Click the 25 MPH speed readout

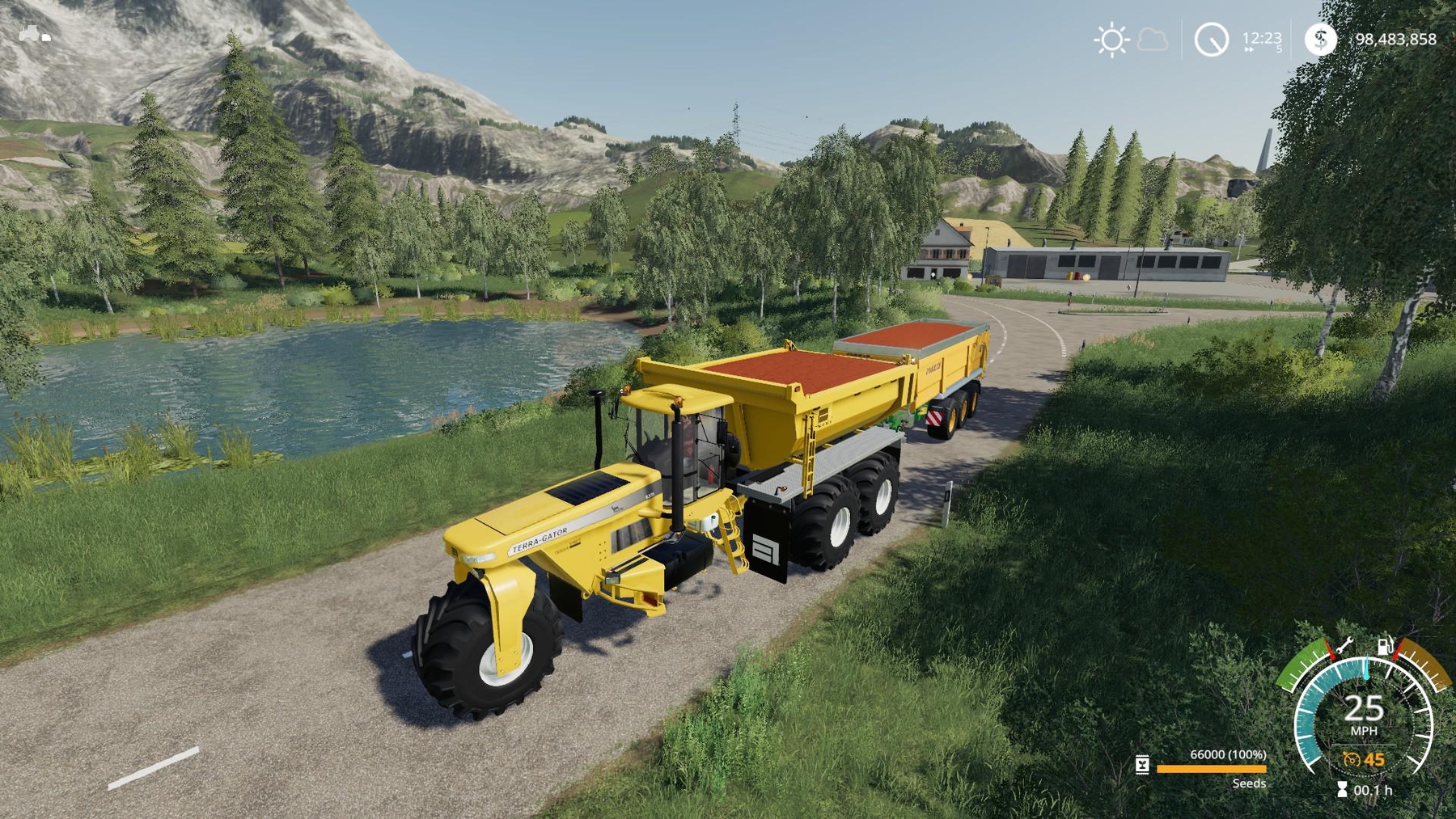1364,709
